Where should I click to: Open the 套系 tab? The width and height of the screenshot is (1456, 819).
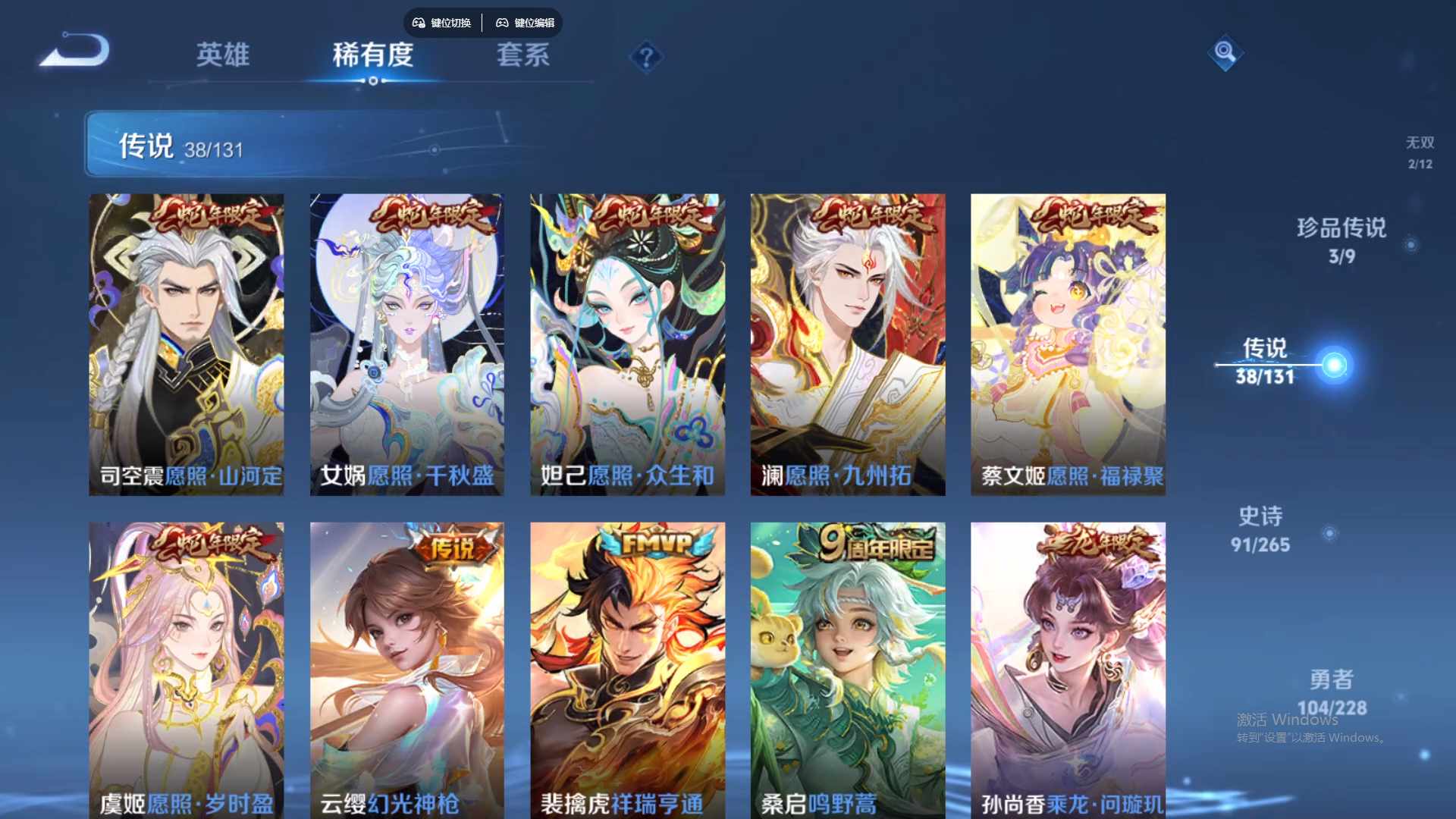point(522,55)
